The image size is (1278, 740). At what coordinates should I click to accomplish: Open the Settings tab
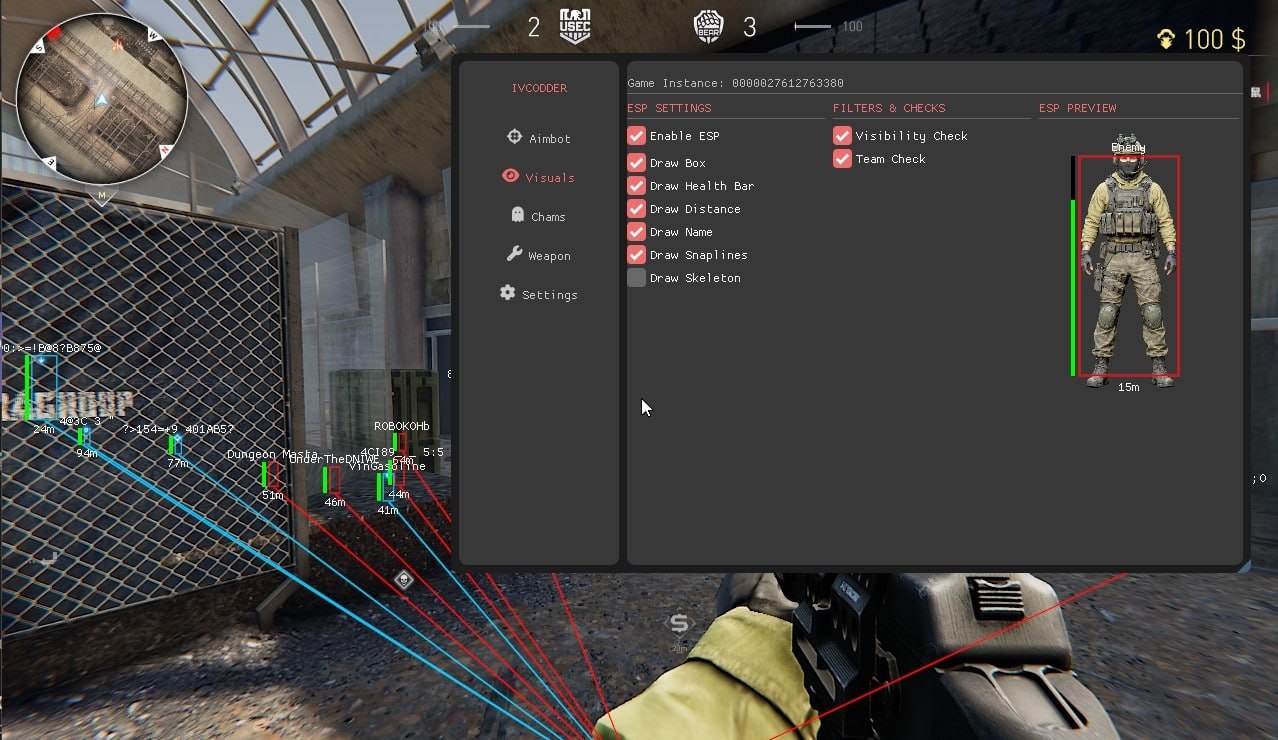point(539,294)
